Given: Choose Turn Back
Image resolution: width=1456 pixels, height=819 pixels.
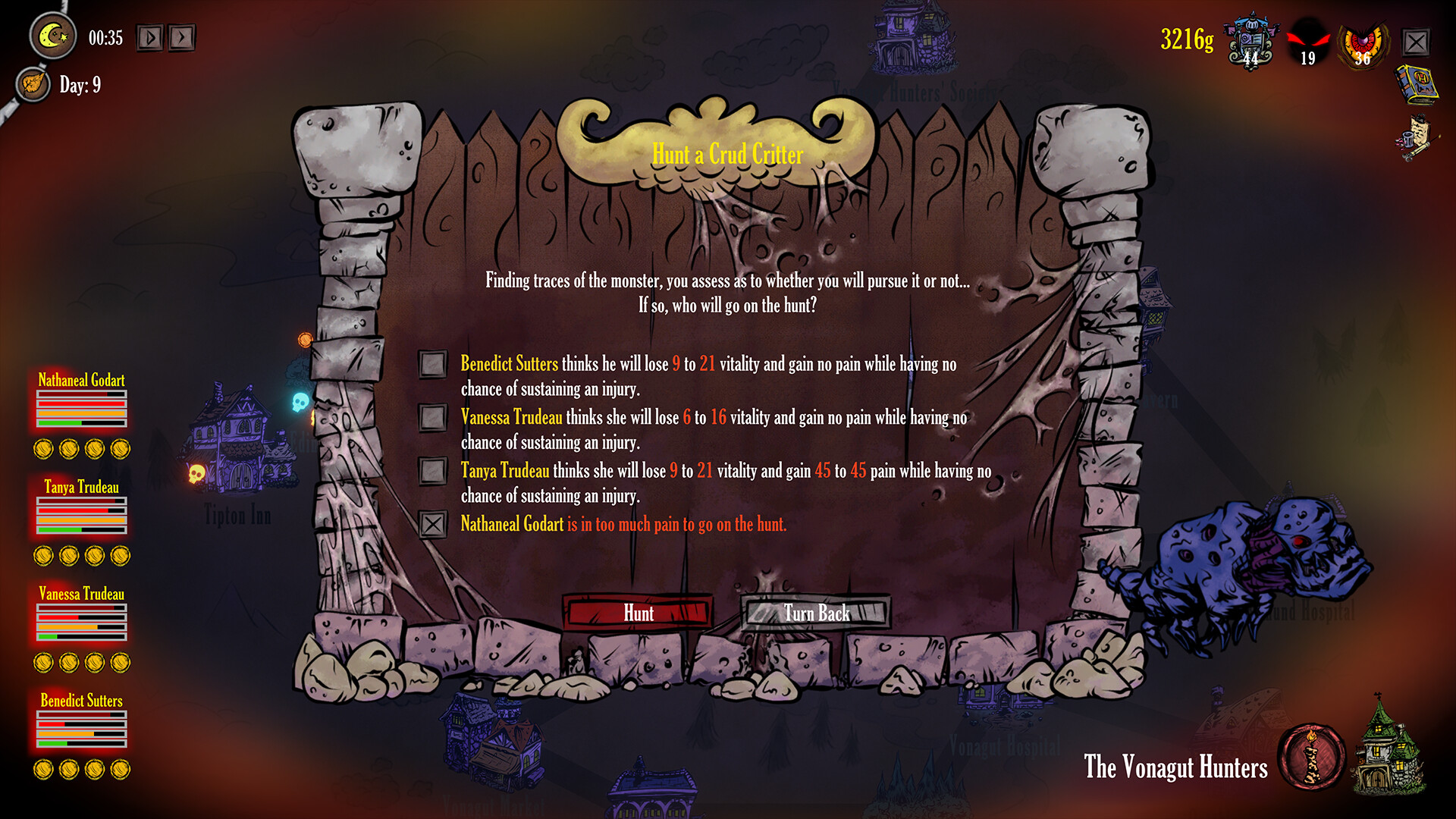Looking at the screenshot, I should point(815,613).
